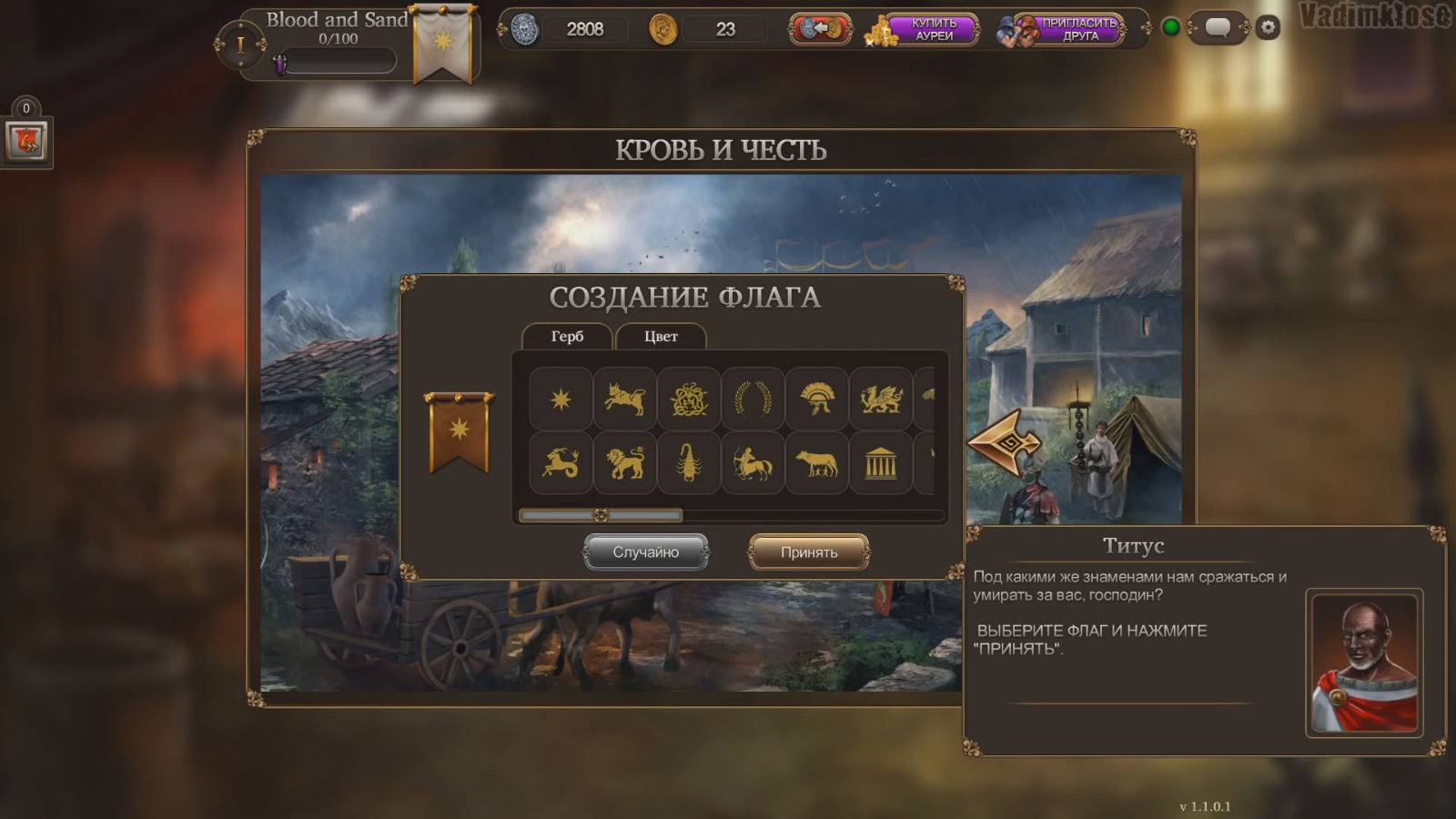Image resolution: width=1456 pixels, height=819 pixels.
Task: Choose the eight-pointed star emblem
Action: (x=561, y=399)
